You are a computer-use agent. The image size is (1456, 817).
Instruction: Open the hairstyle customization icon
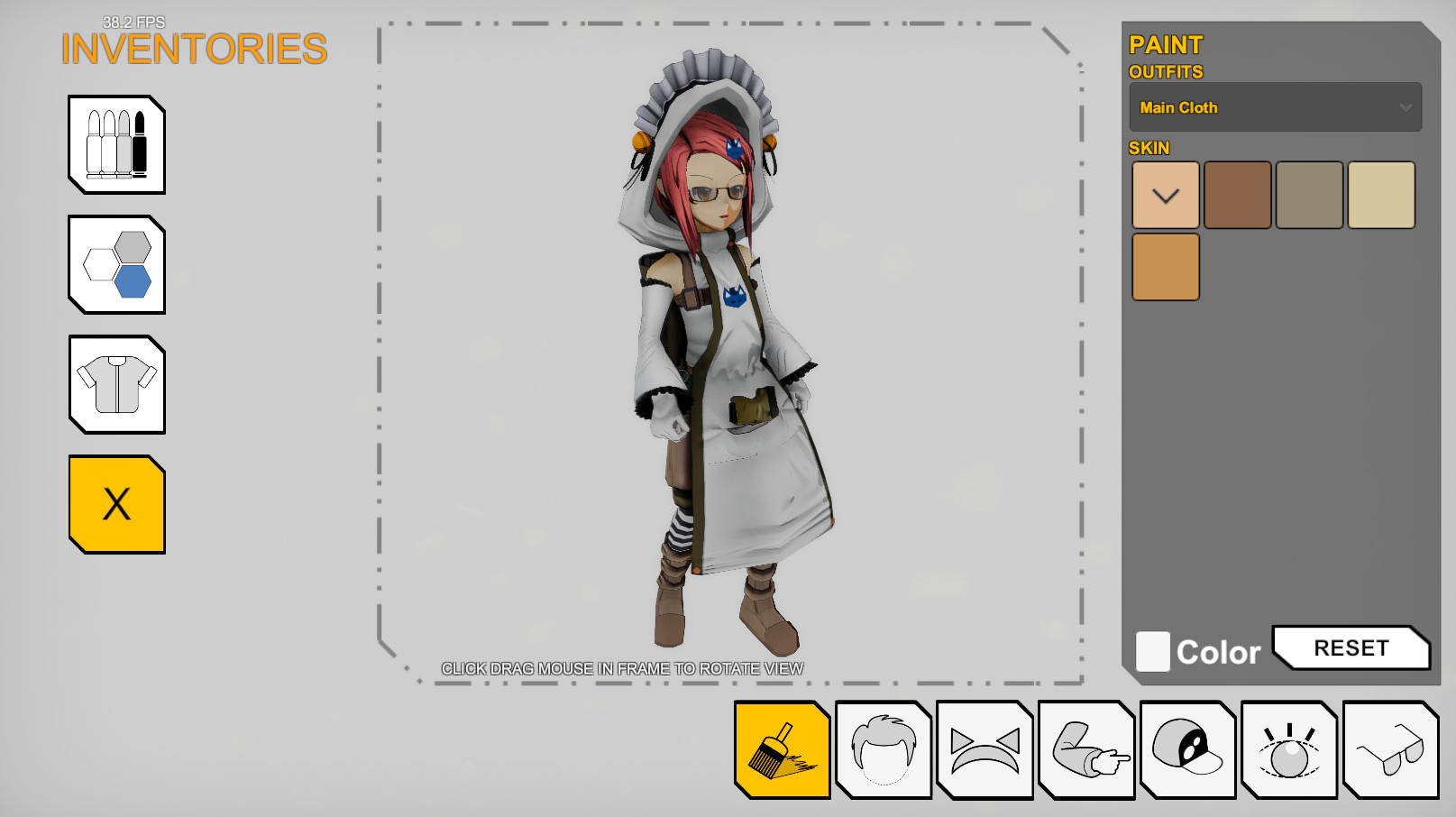(884, 749)
